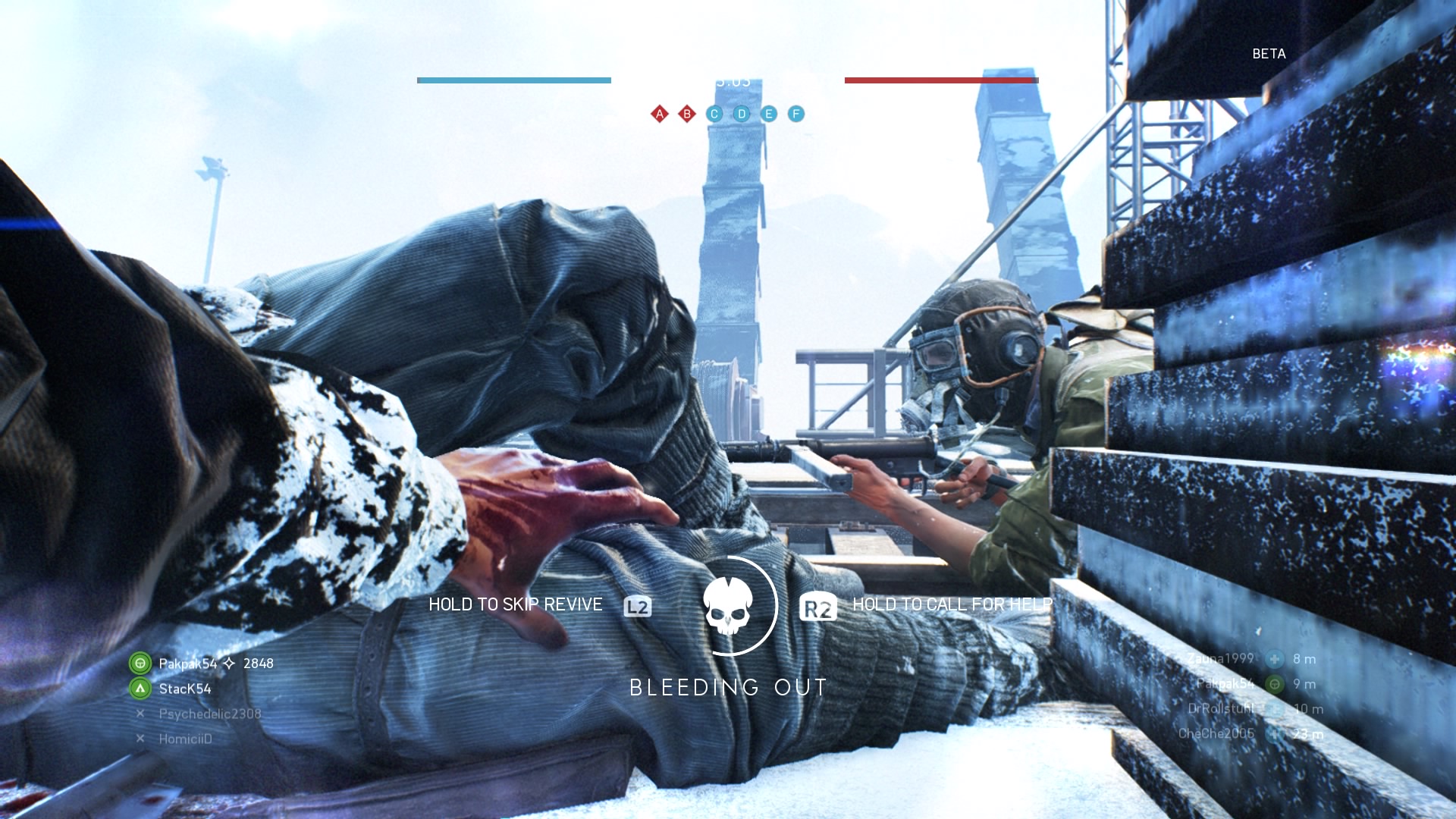
Task: Click the blue objective C marker
Action: (x=714, y=114)
